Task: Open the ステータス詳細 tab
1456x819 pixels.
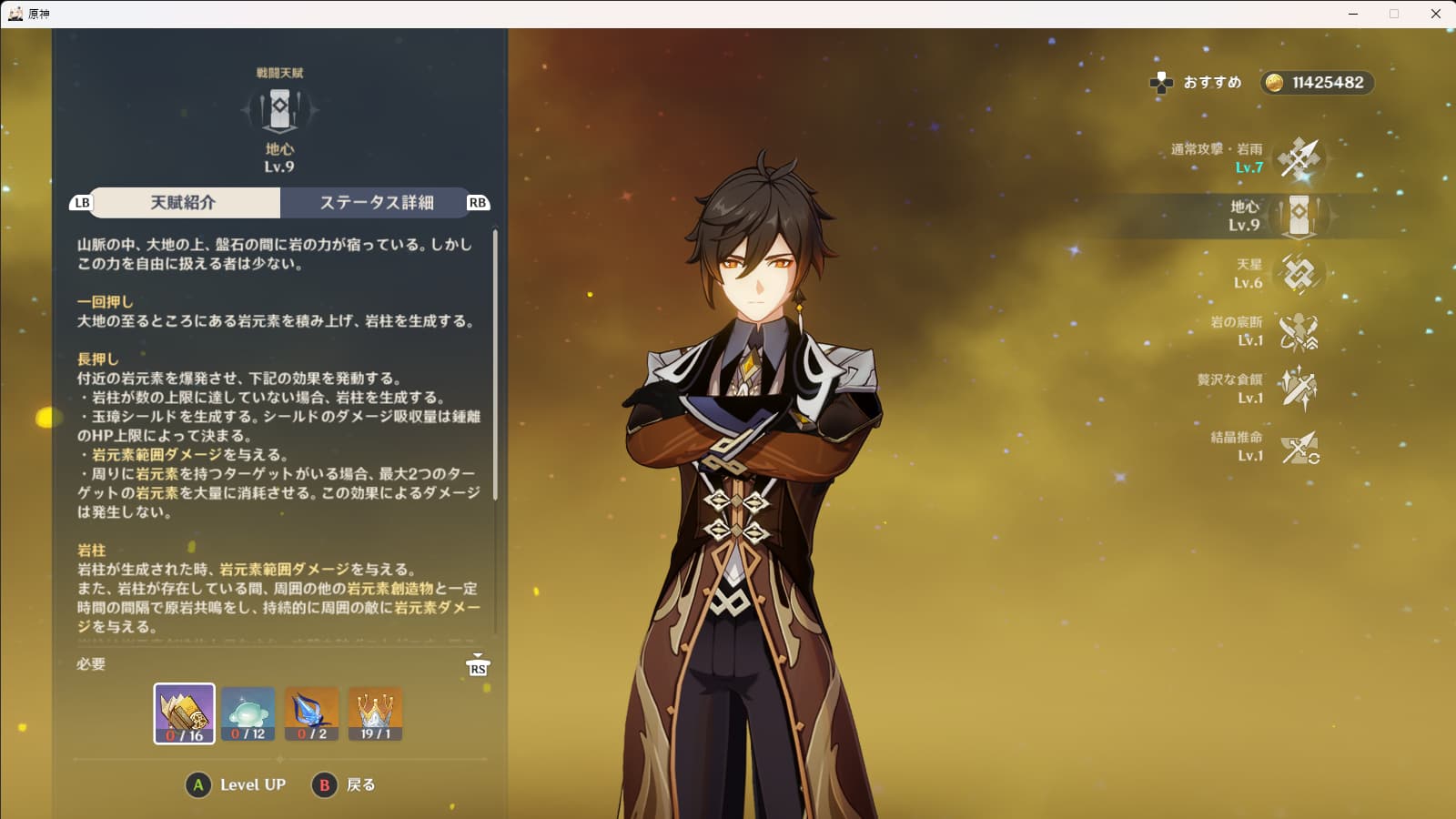Action: click(376, 203)
